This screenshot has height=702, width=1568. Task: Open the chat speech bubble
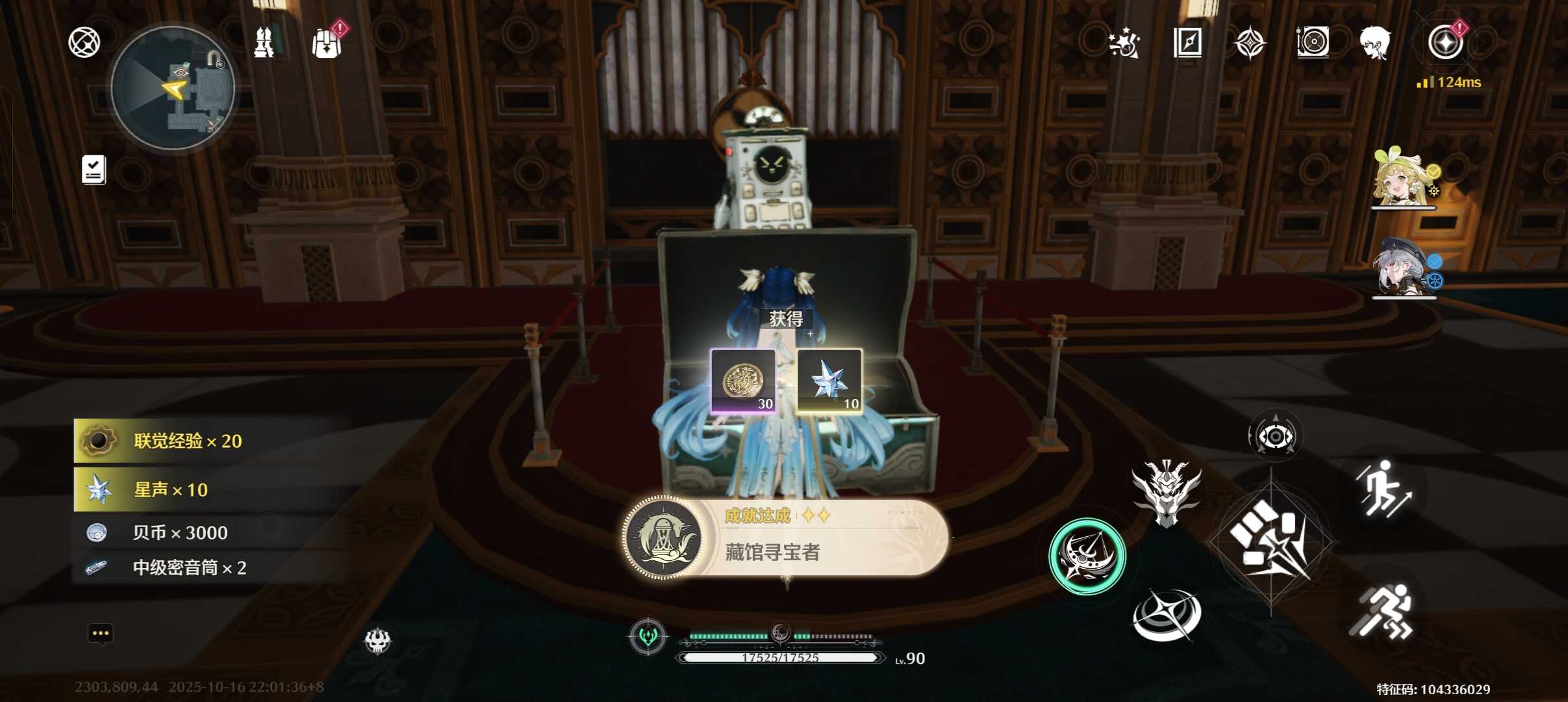pyautogui.click(x=100, y=634)
